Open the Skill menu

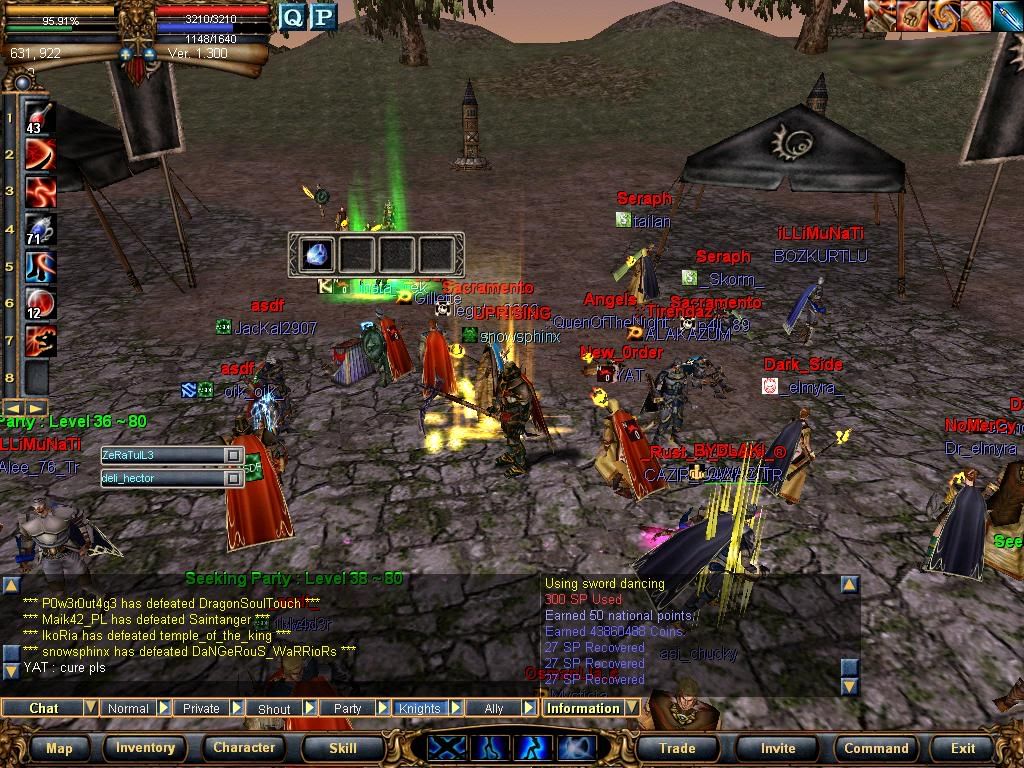(343, 747)
